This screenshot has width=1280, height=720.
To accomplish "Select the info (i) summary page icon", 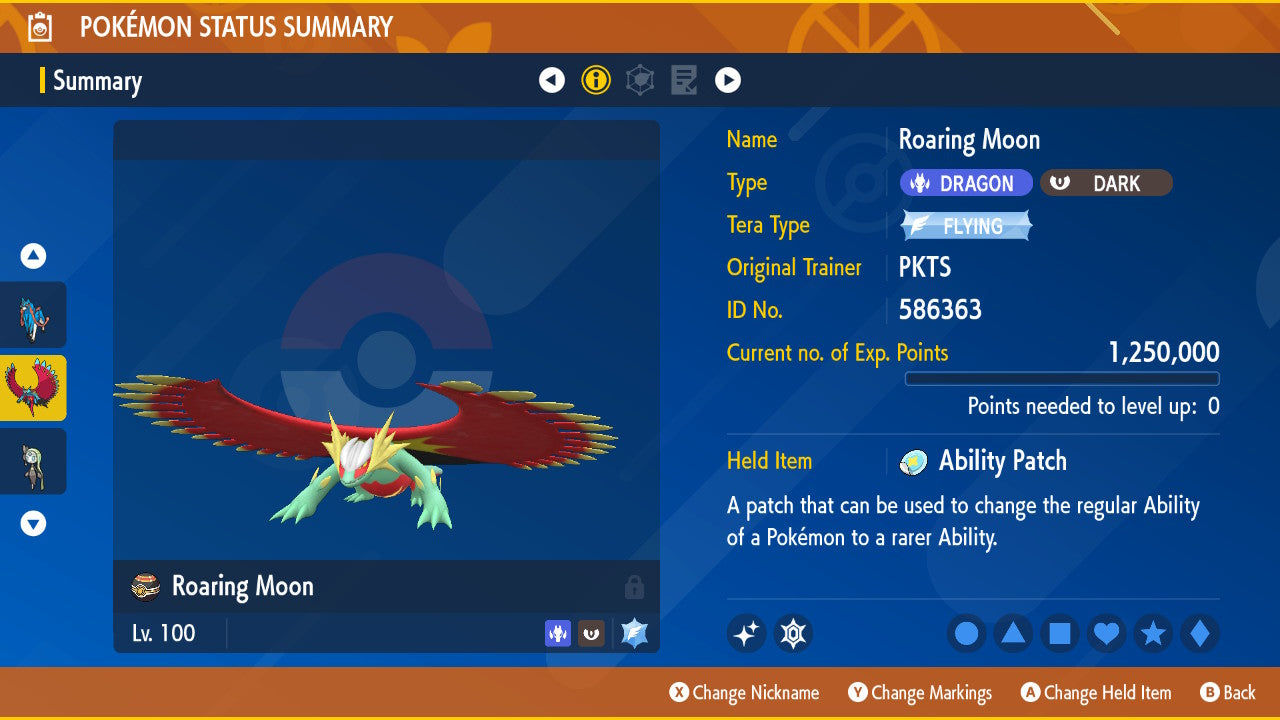I will [x=596, y=79].
